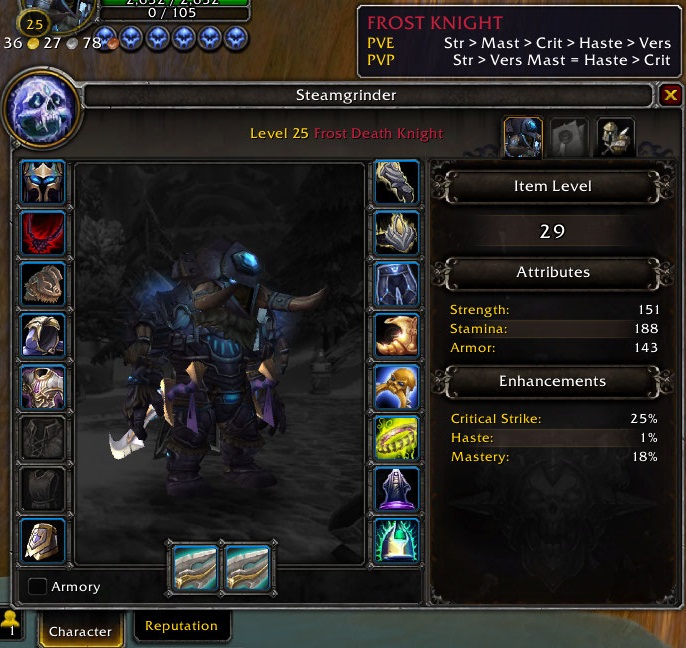The width and height of the screenshot is (686, 648).
Task: Select the wrist bracer slot
Action: click(43, 541)
